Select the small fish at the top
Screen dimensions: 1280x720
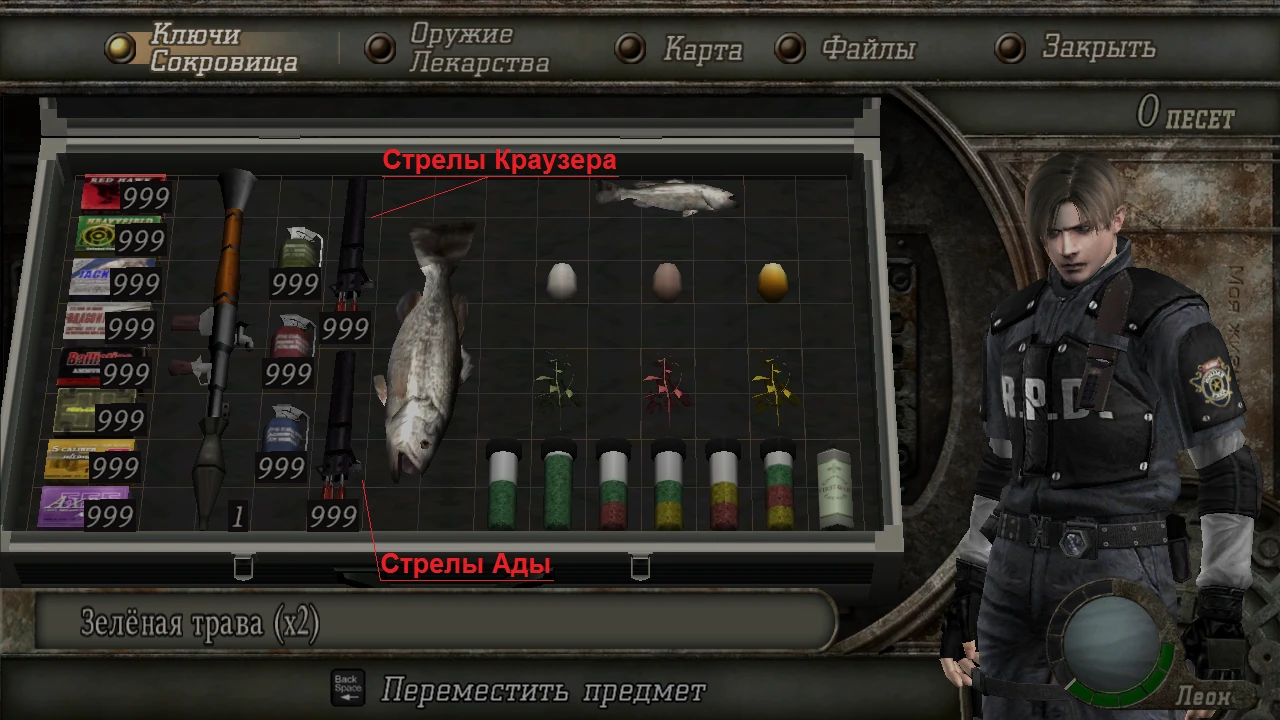pyautogui.click(x=665, y=195)
